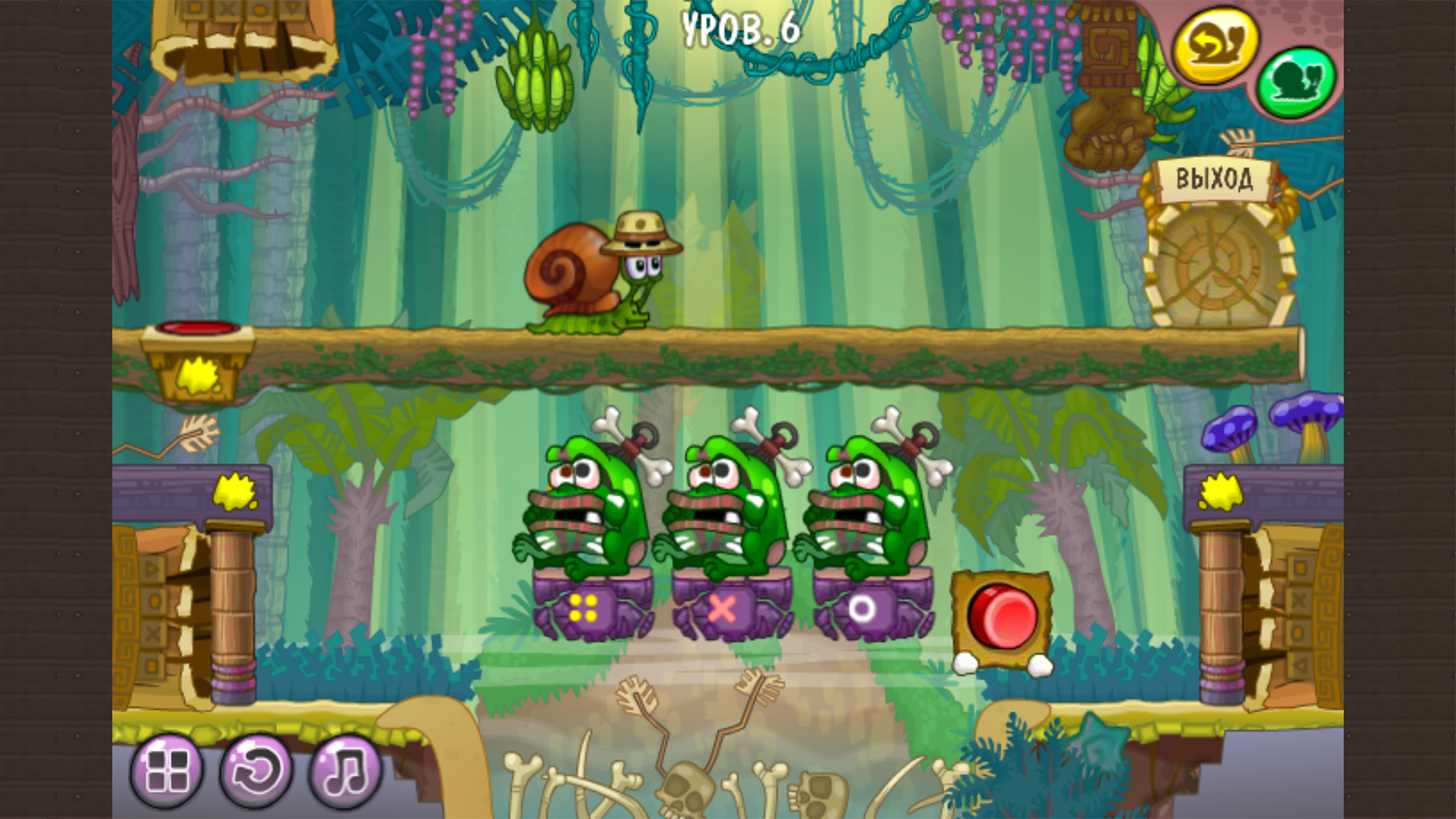
Task: Click the green snail icon in top-right corner
Action: click(1297, 80)
